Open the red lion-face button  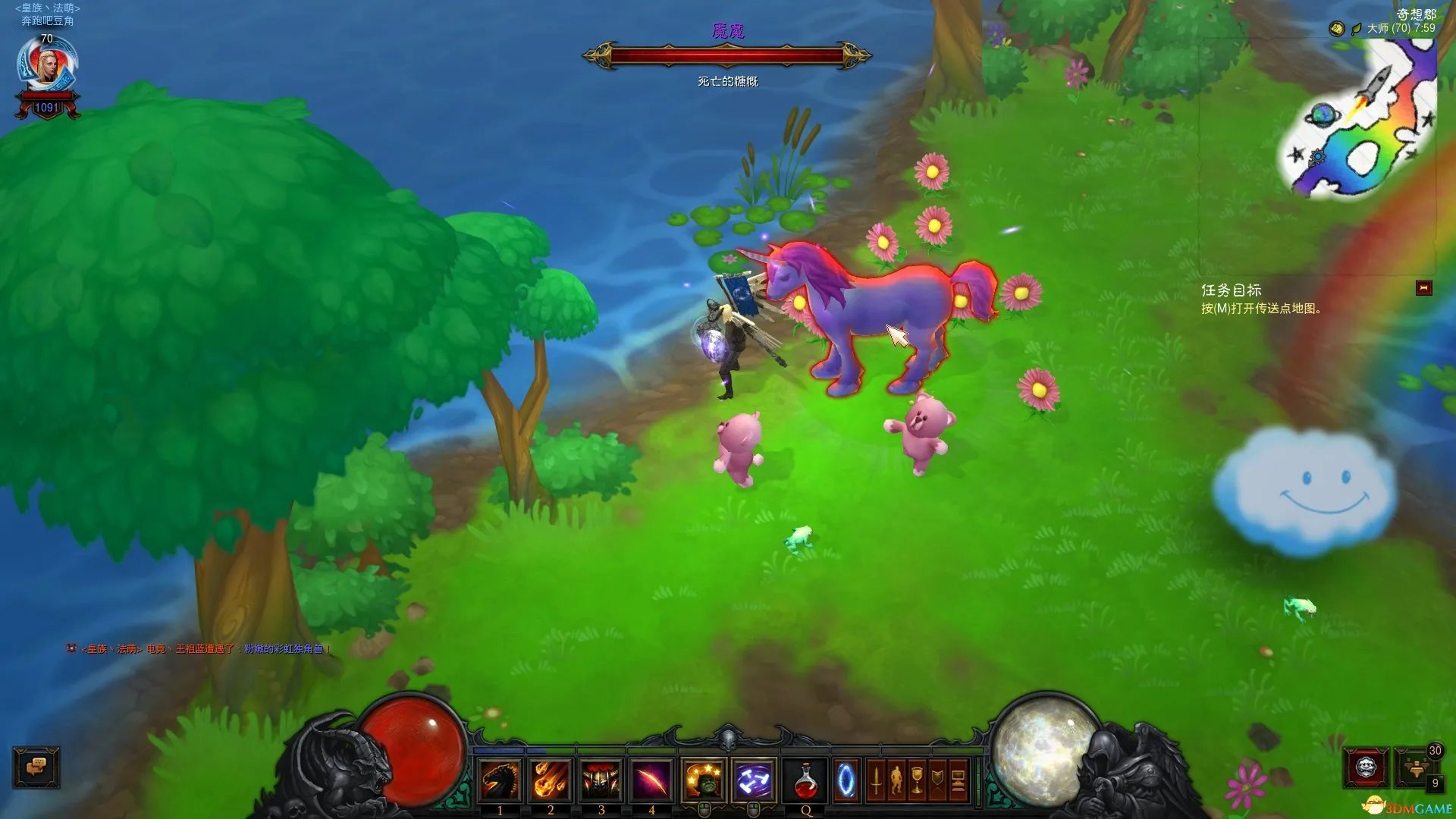pos(1366,768)
